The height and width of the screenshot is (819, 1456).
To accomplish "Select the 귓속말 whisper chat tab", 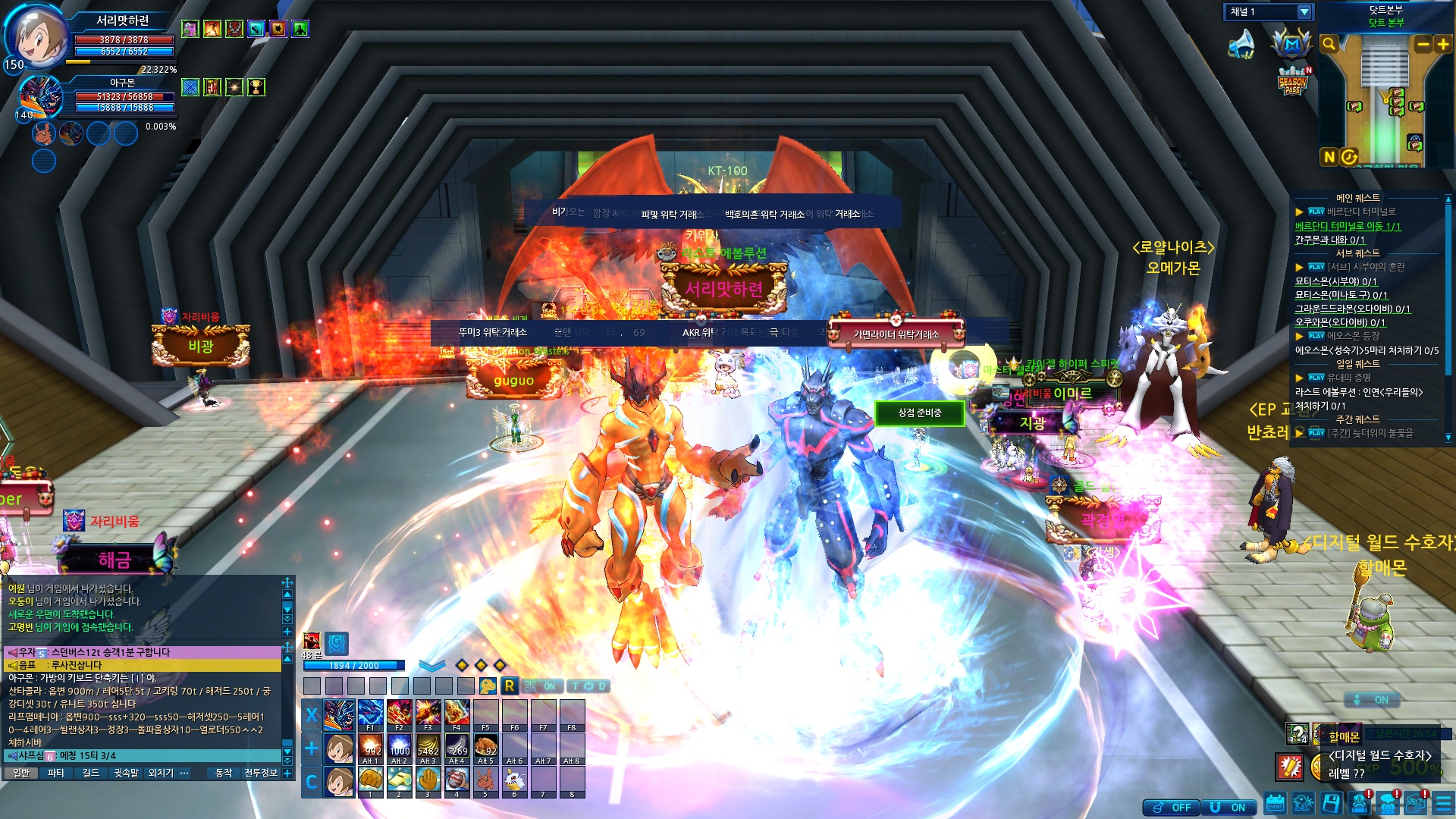I will [x=127, y=773].
